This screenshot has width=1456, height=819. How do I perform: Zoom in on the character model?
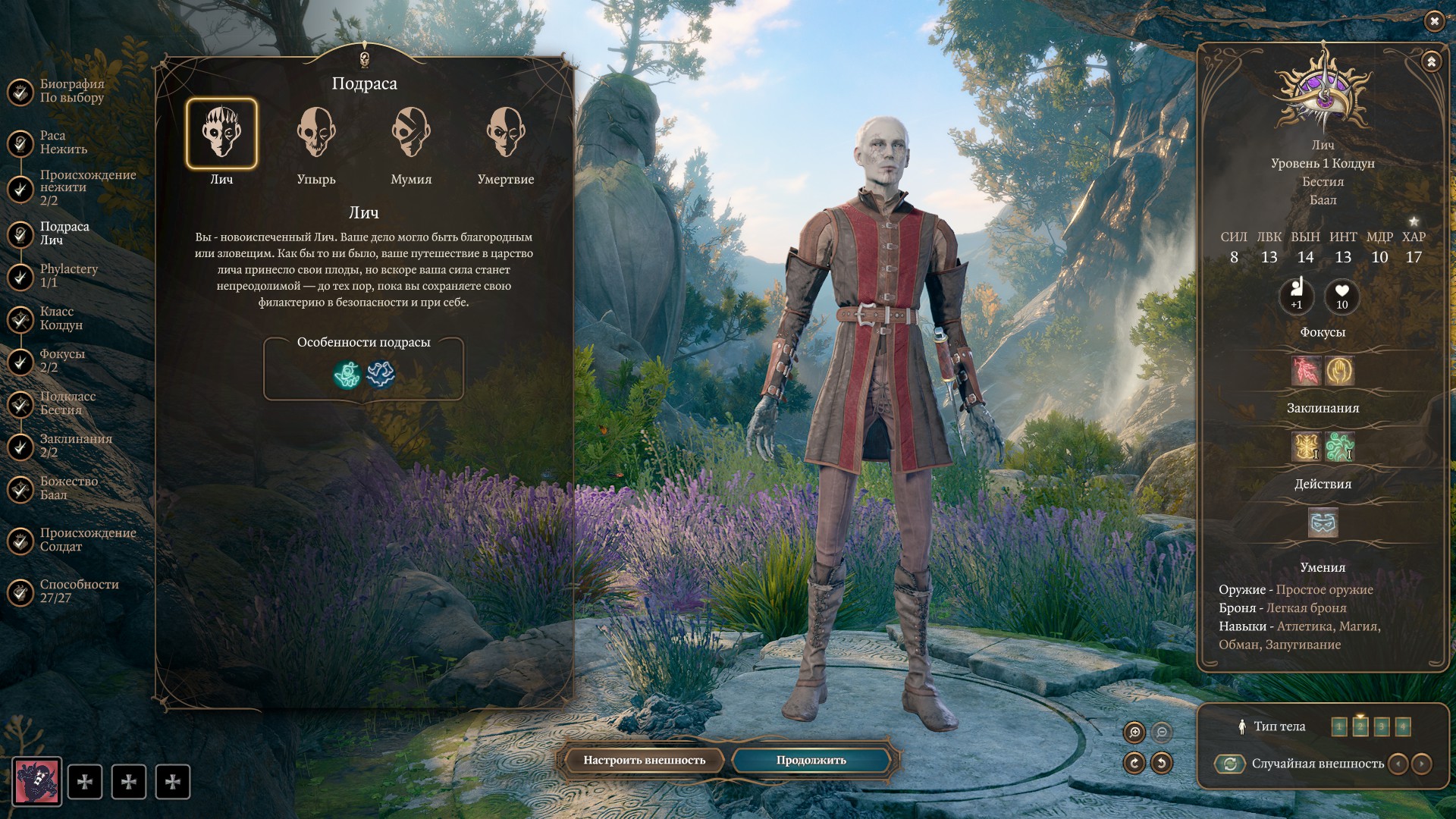pyautogui.click(x=1134, y=732)
